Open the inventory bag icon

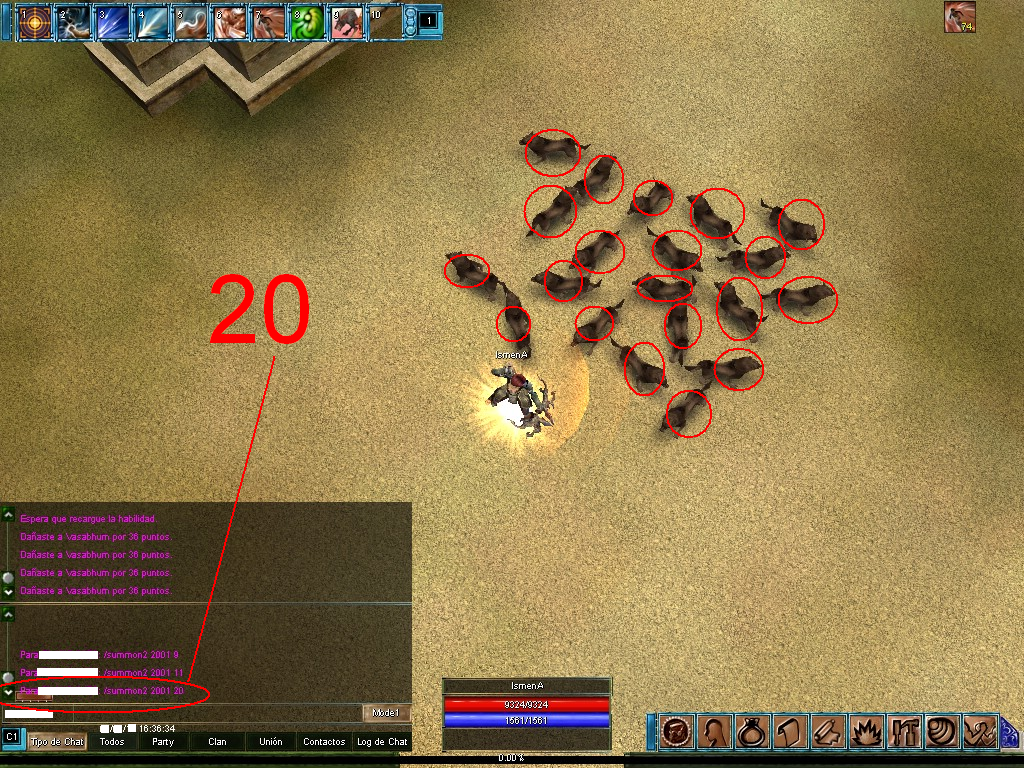tap(751, 732)
